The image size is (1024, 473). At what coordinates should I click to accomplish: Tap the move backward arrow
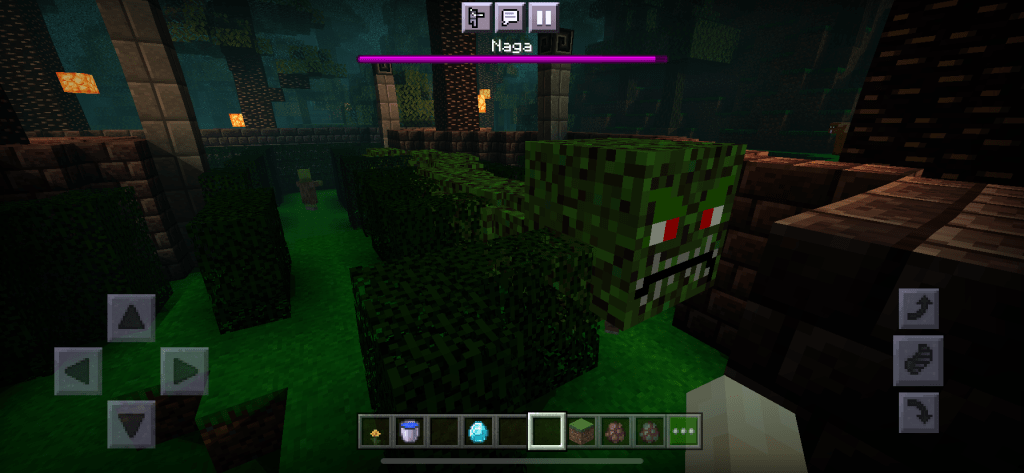pyautogui.click(x=131, y=424)
